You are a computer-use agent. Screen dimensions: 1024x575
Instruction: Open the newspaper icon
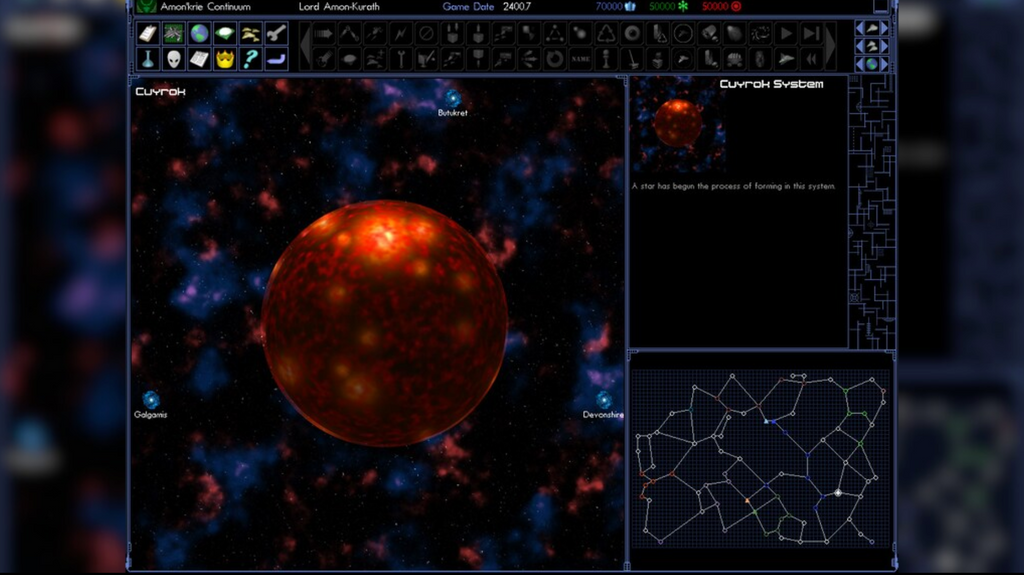coord(199,59)
